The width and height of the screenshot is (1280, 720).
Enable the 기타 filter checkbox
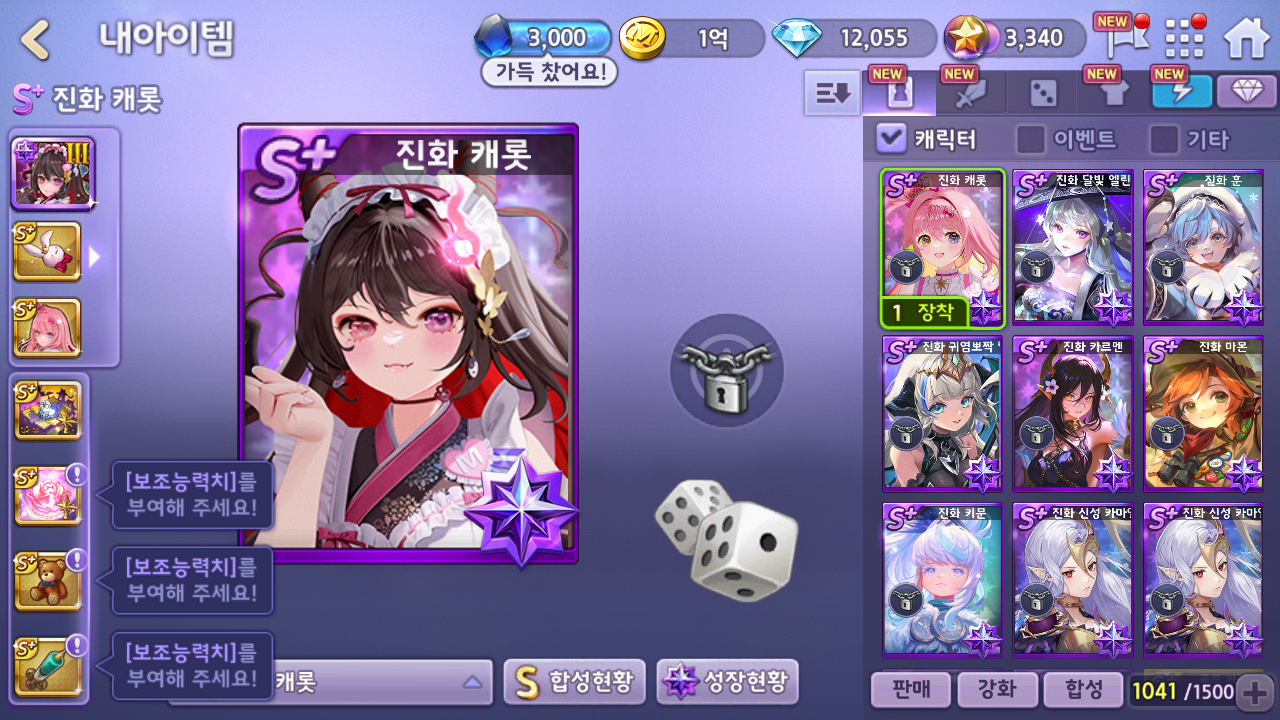coord(1163,139)
